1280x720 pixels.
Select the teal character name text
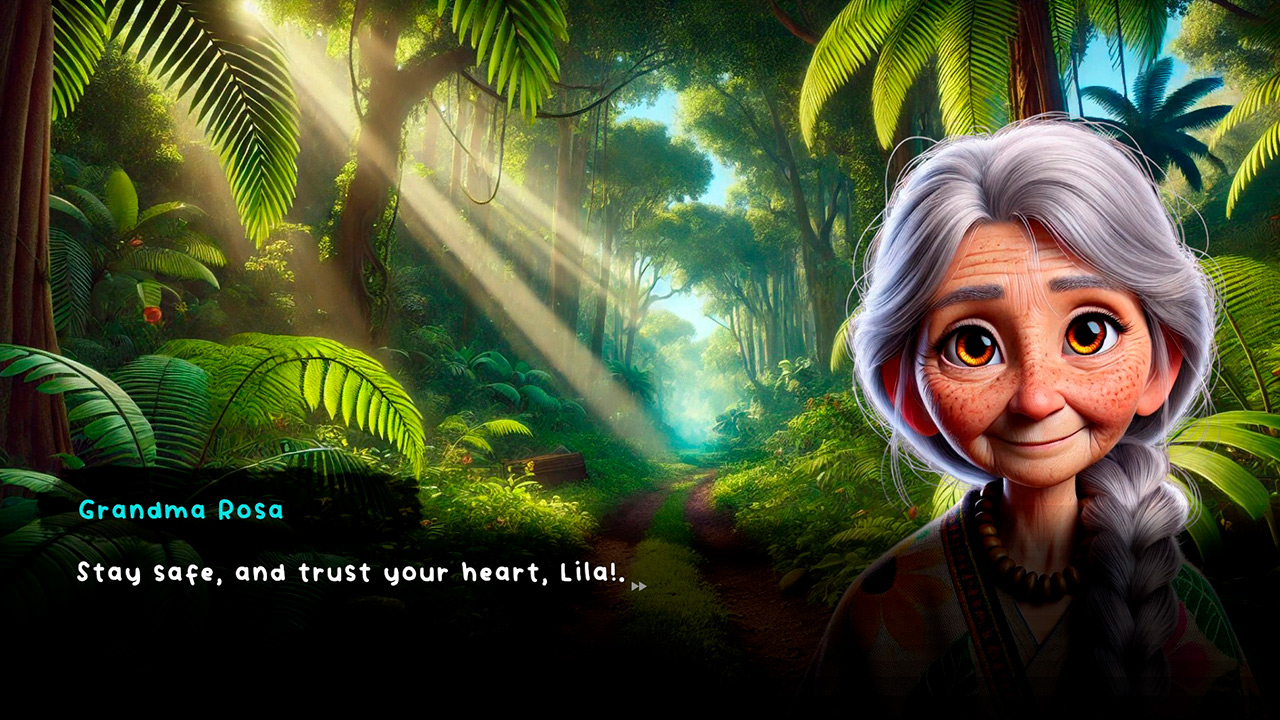(x=180, y=509)
